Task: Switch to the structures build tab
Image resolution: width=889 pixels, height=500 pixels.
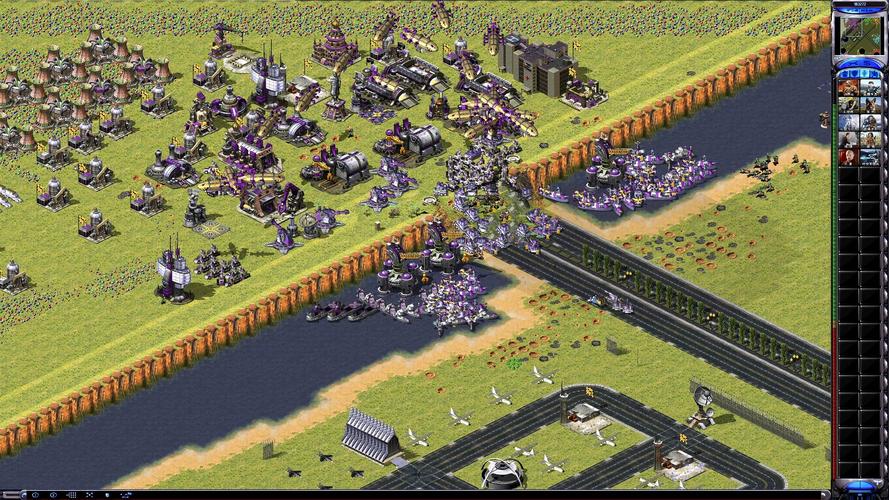Action: 842,74
